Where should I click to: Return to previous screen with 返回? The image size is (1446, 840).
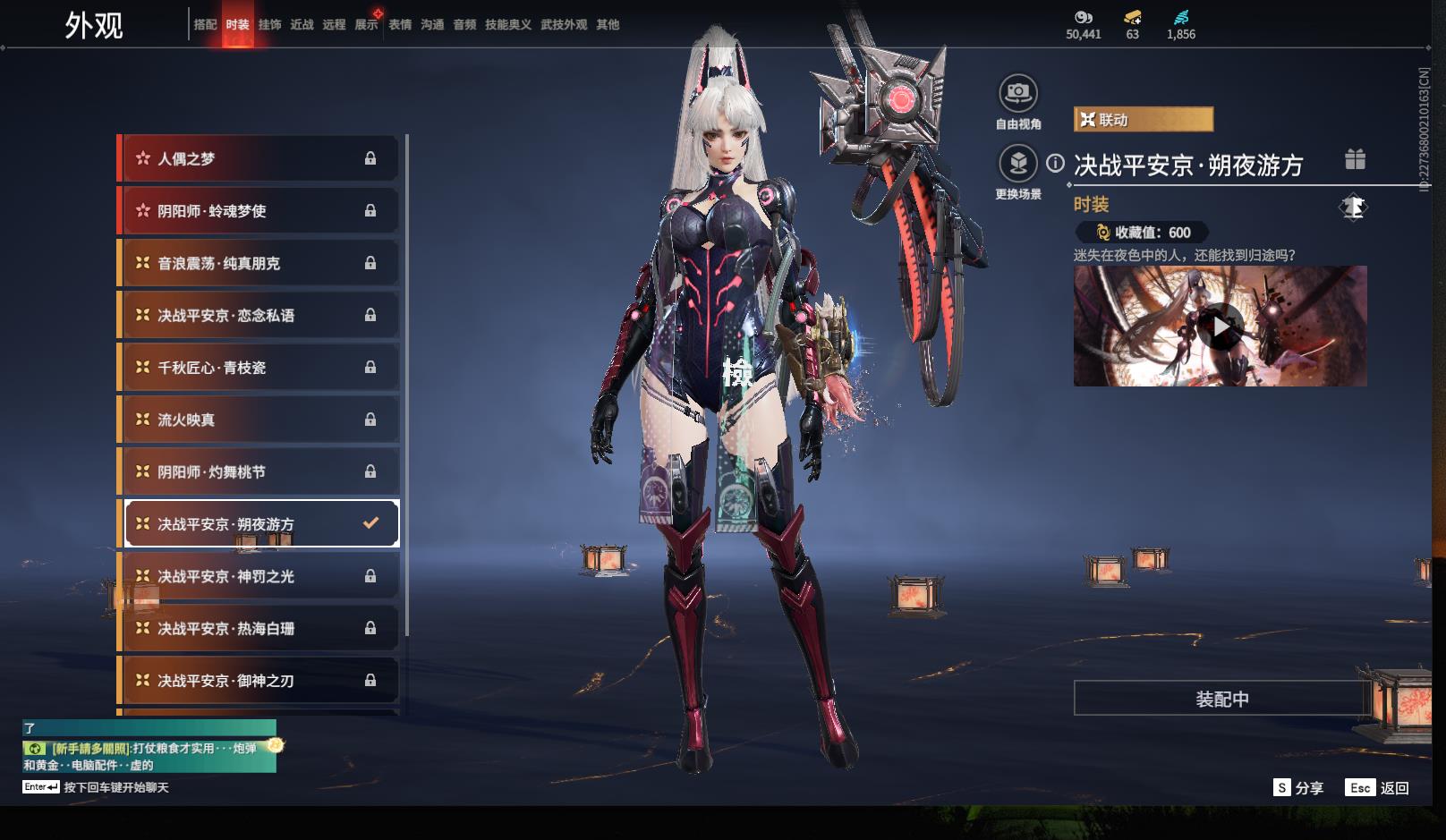pos(1379,788)
